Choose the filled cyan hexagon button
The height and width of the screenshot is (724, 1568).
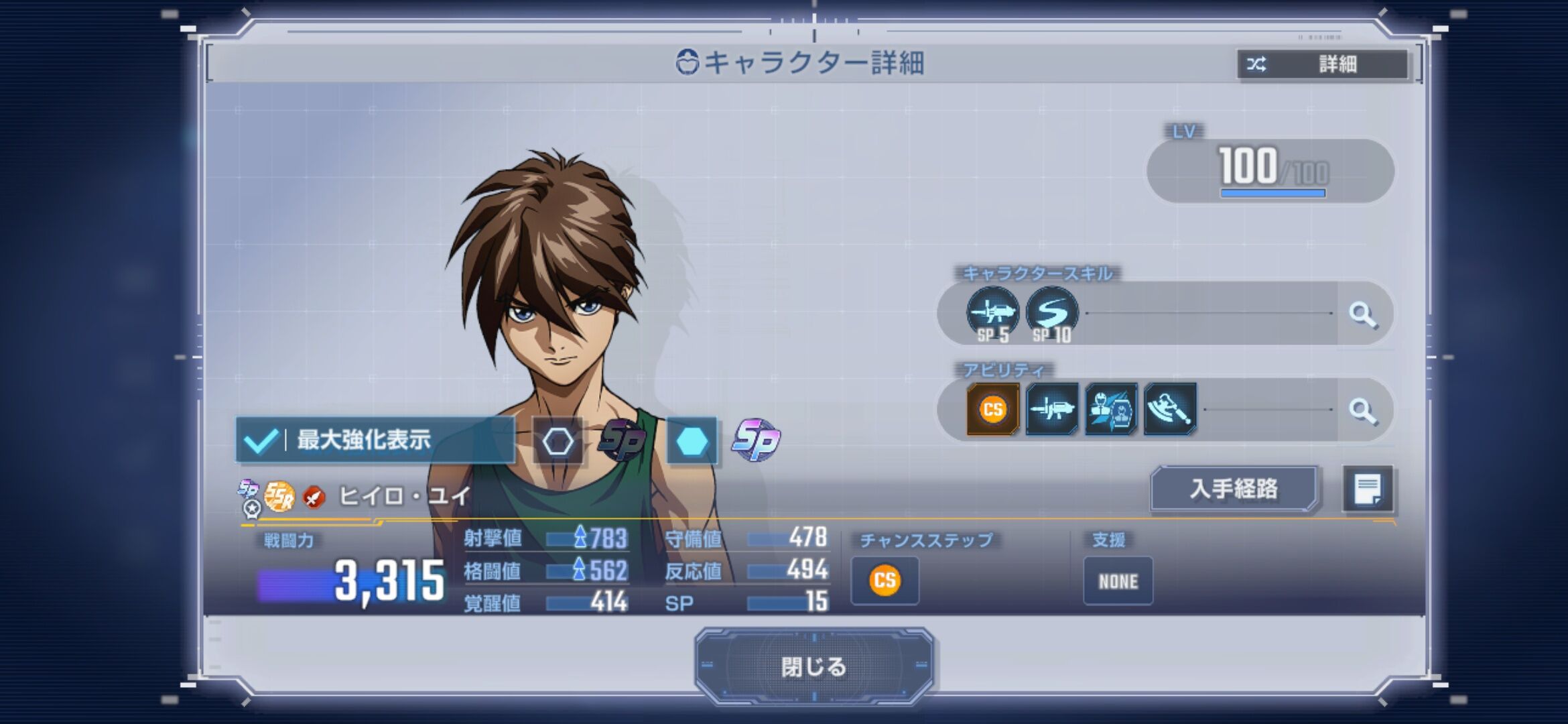[x=692, y=441]
